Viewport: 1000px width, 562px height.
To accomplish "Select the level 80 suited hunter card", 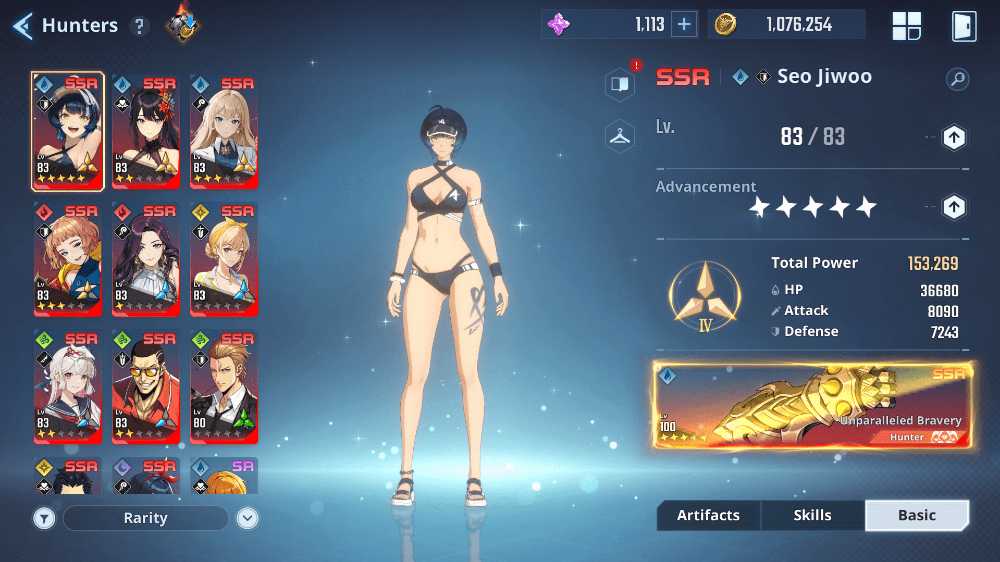I will tap(224, 387).
